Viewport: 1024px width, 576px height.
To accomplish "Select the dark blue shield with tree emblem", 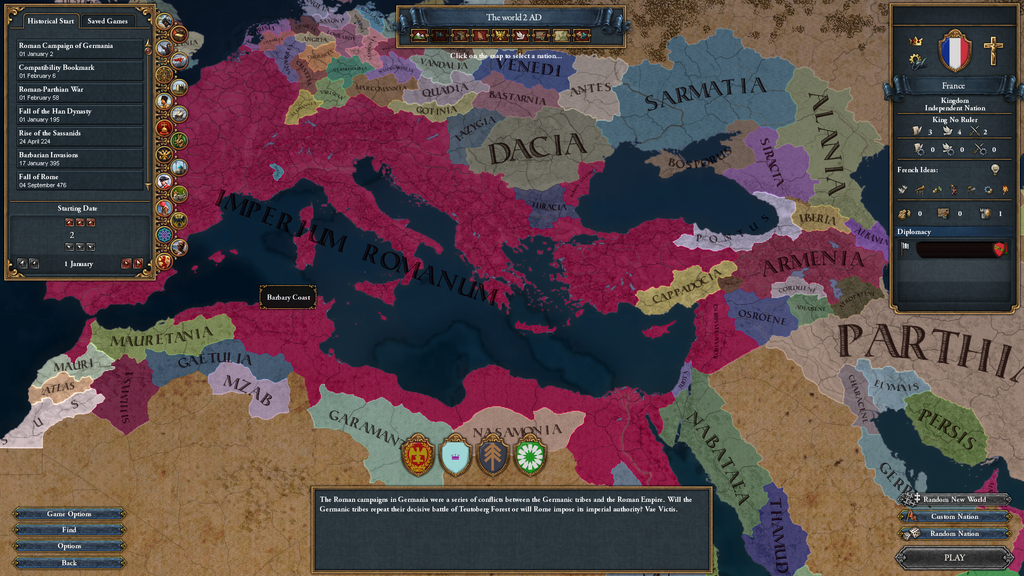I will pos(493,457).
